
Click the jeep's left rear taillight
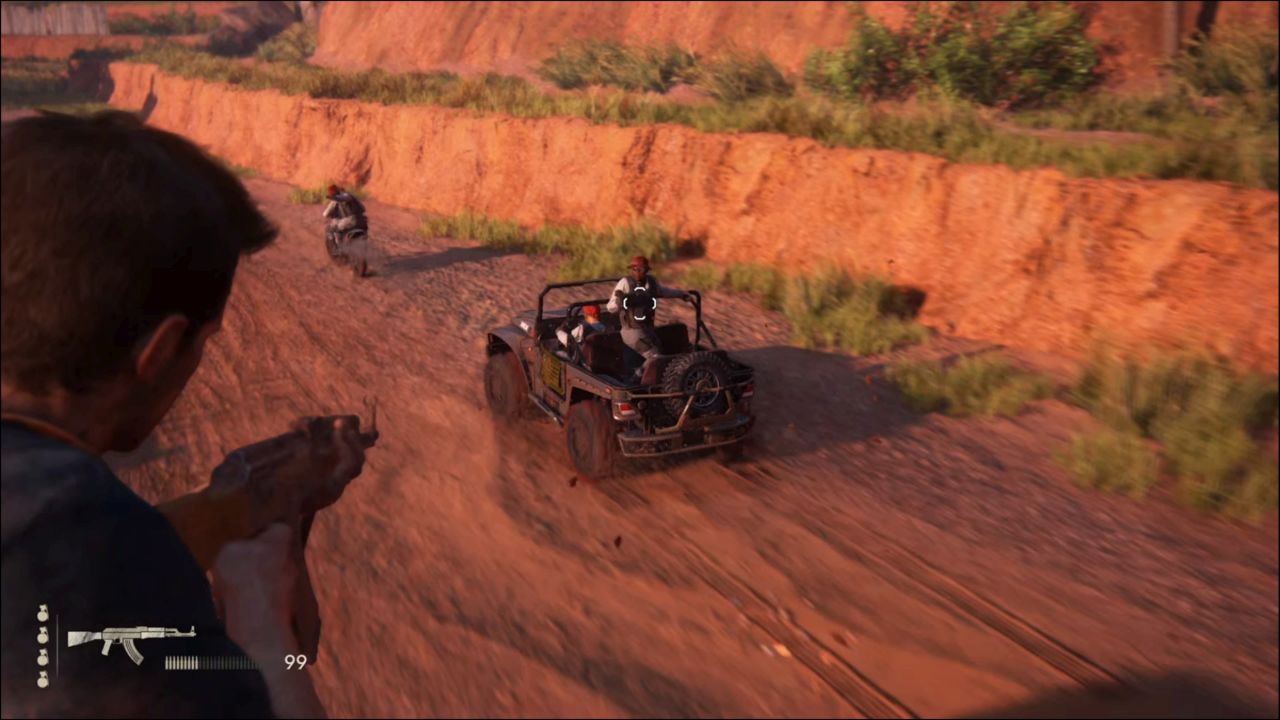pos(627,409)
